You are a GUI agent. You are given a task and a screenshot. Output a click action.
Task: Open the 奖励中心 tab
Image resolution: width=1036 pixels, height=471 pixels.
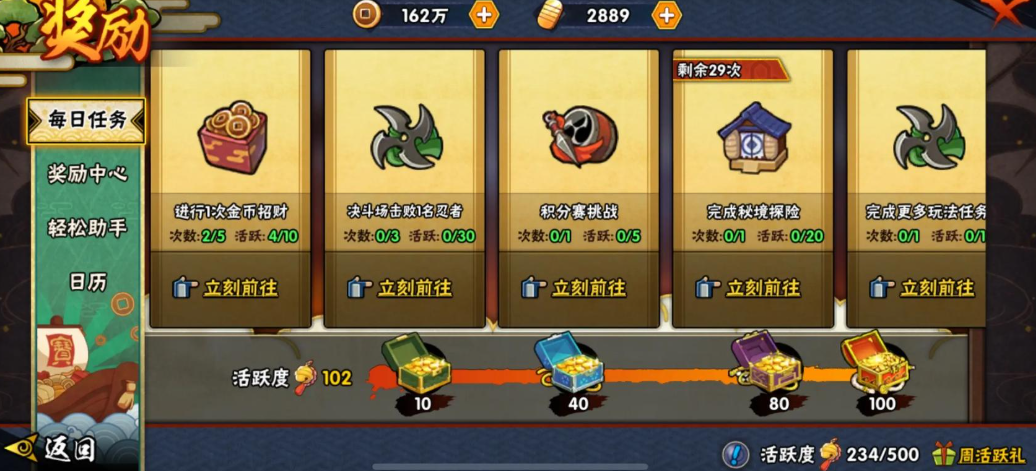click(x=87, y=173)
